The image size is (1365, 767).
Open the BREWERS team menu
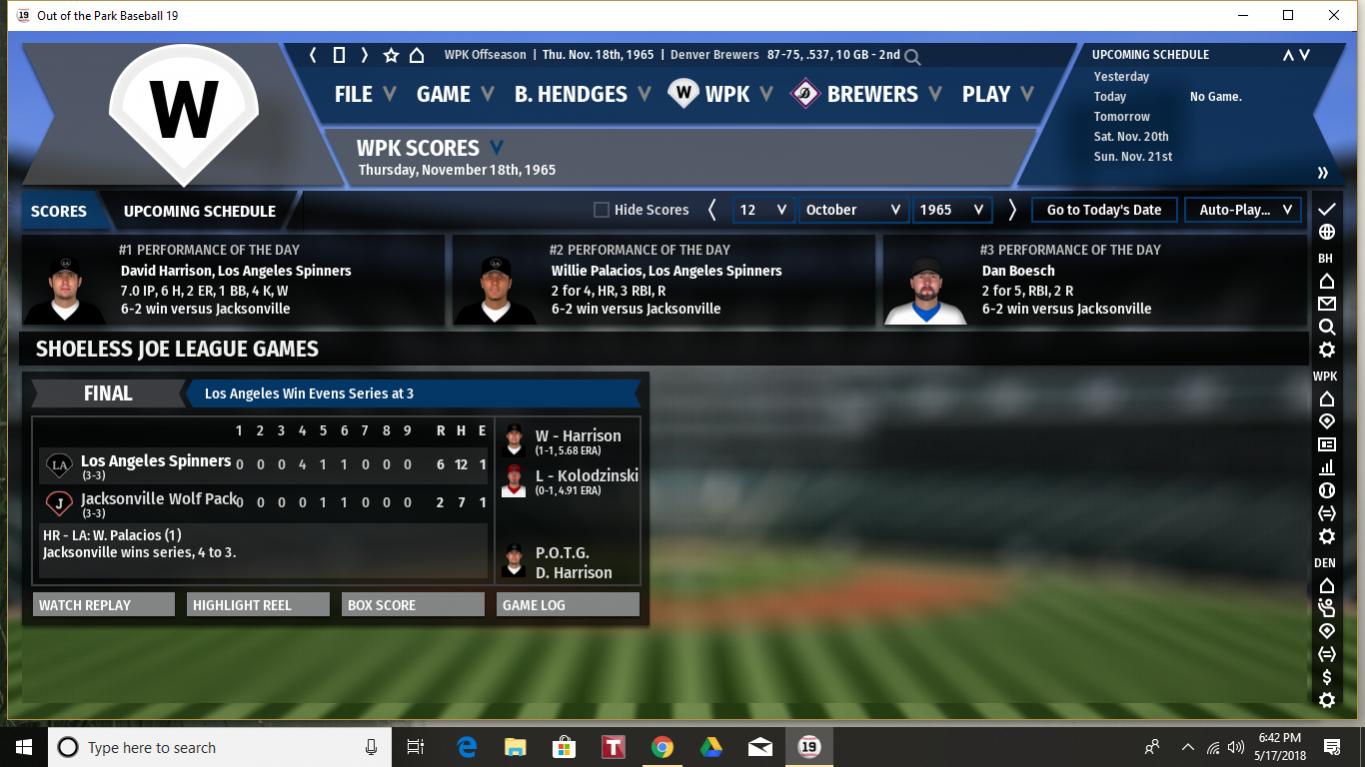point(871,94)
